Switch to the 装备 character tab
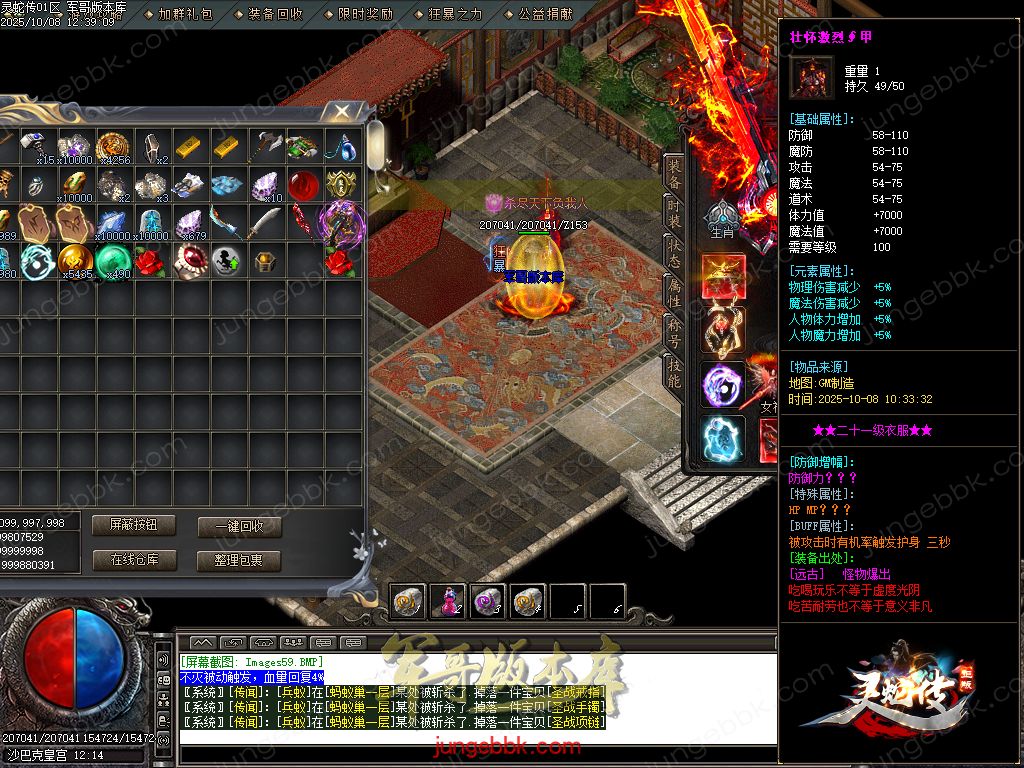The height and width of the screenshot is (768, 1024). 676,175
